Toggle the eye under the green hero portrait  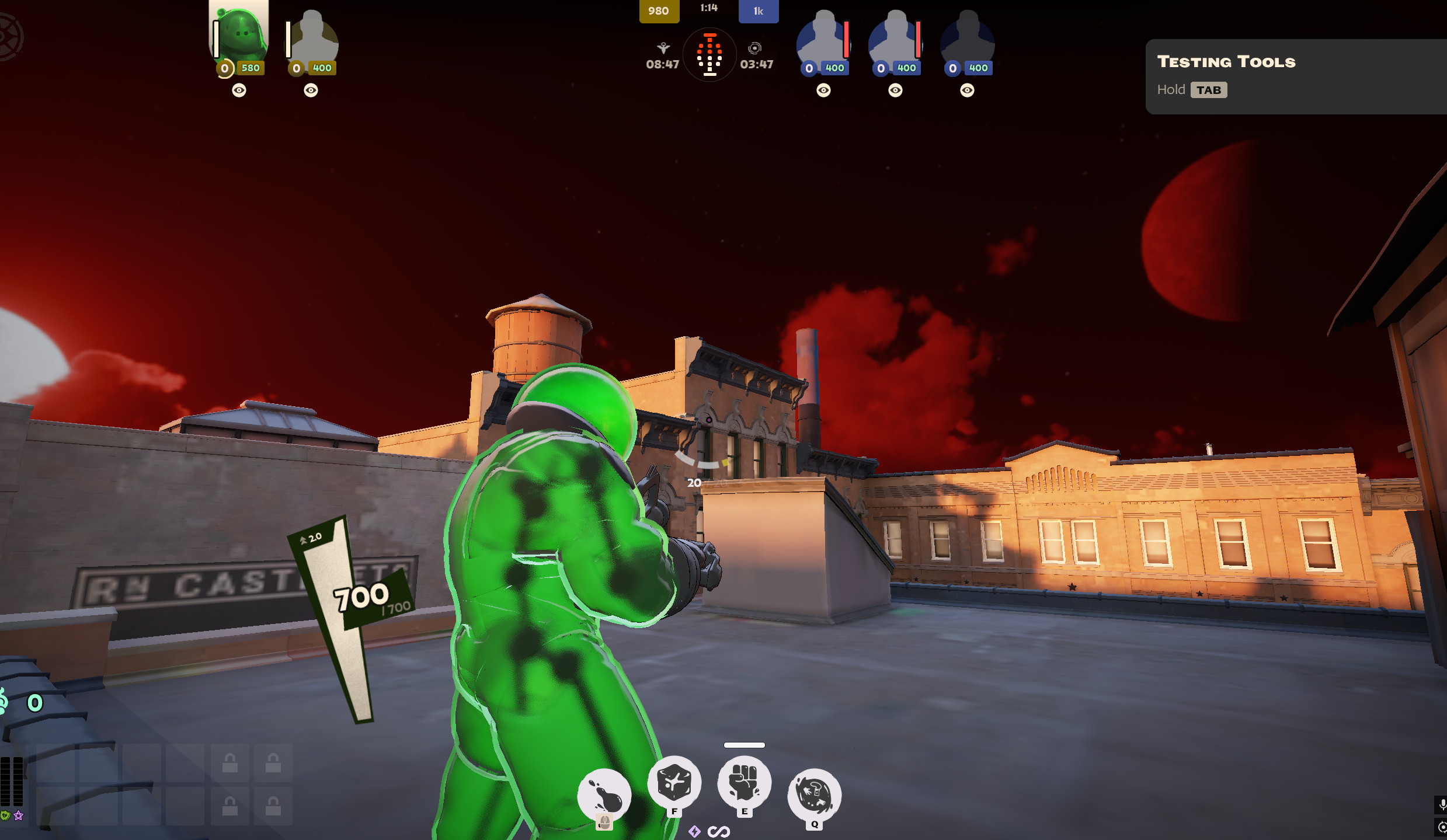tap(239, 91)
